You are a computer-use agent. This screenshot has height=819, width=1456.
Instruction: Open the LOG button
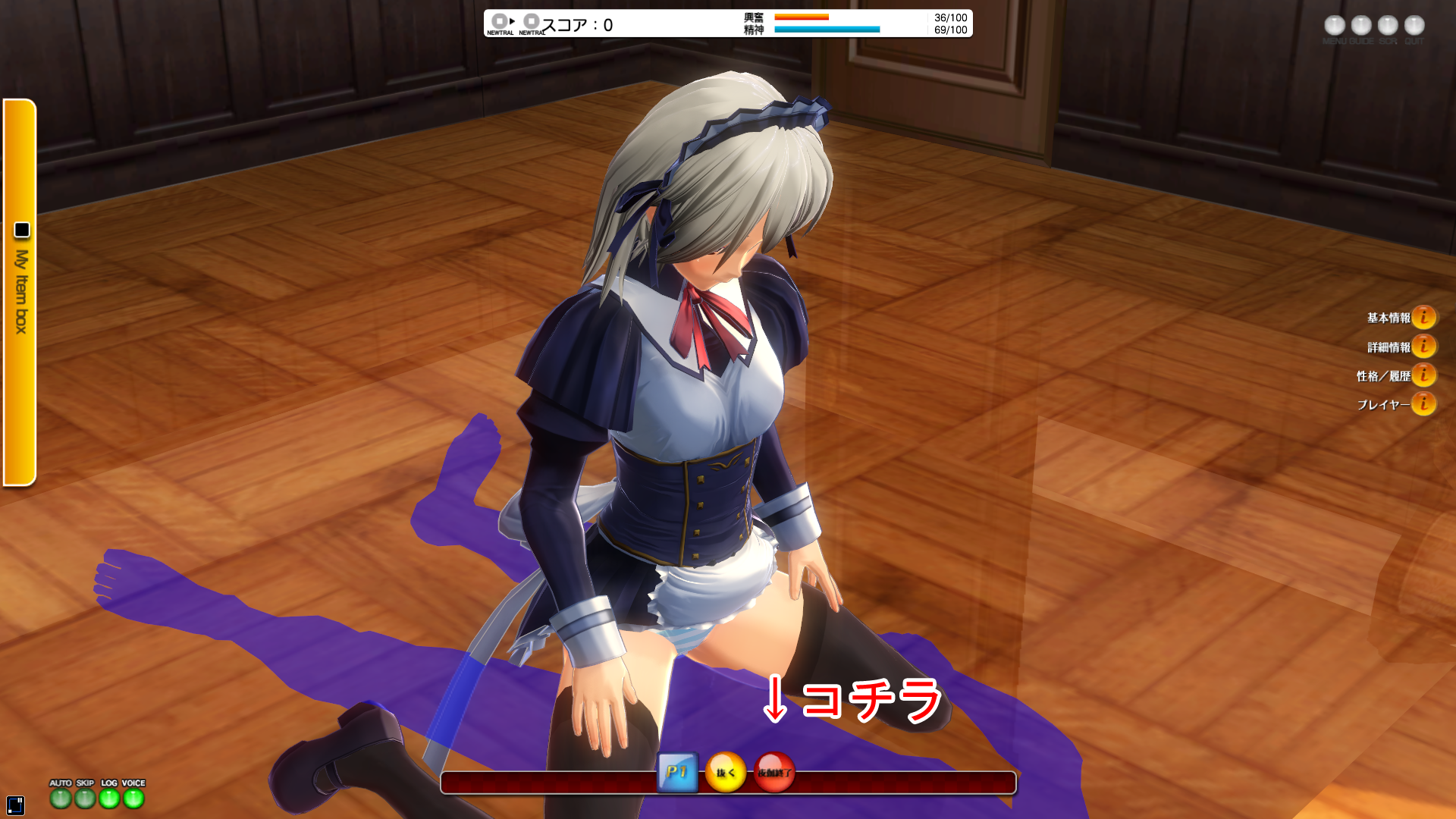(x=109, y=798)
